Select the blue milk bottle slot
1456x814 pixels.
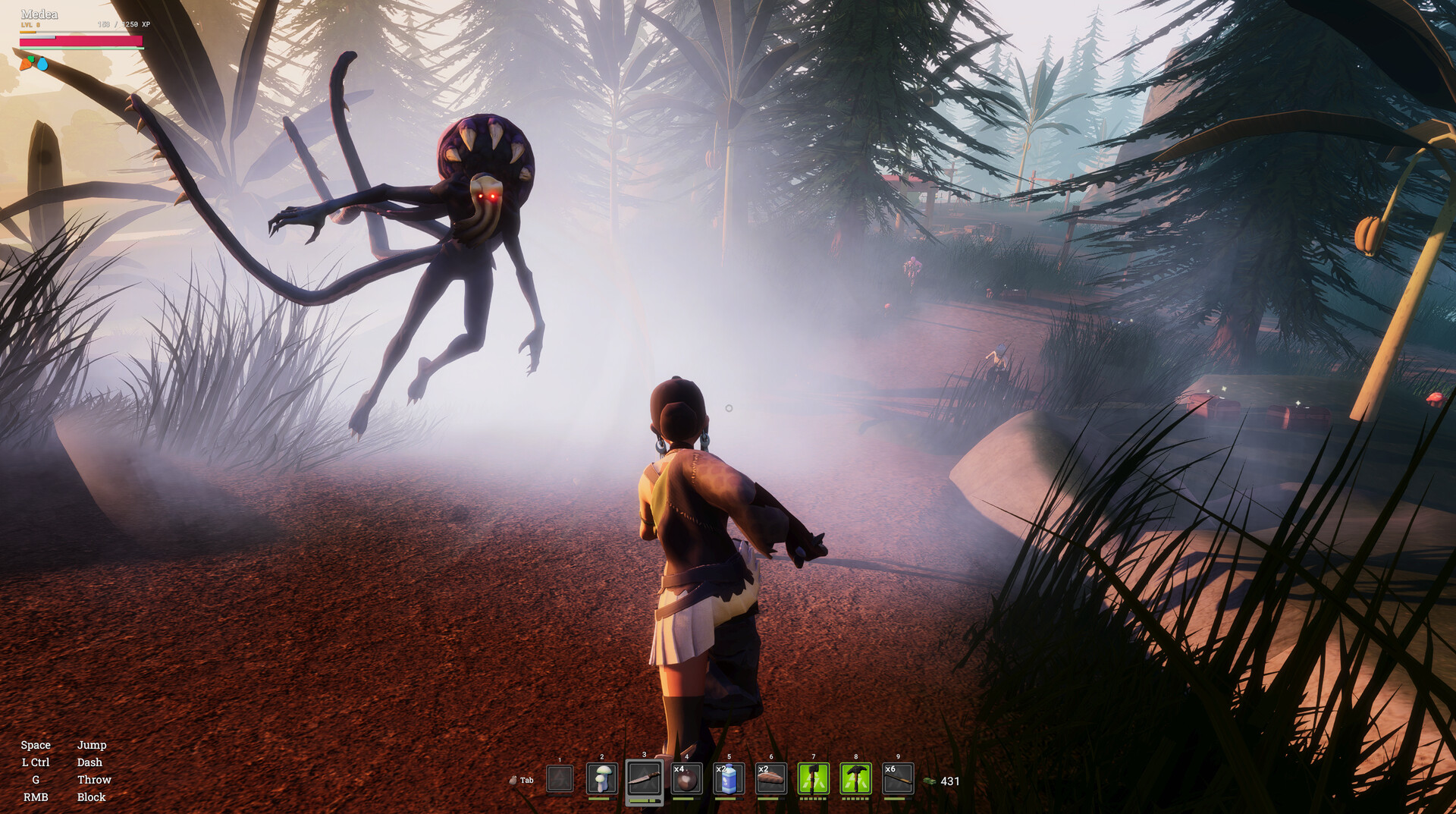pos(728,779)
